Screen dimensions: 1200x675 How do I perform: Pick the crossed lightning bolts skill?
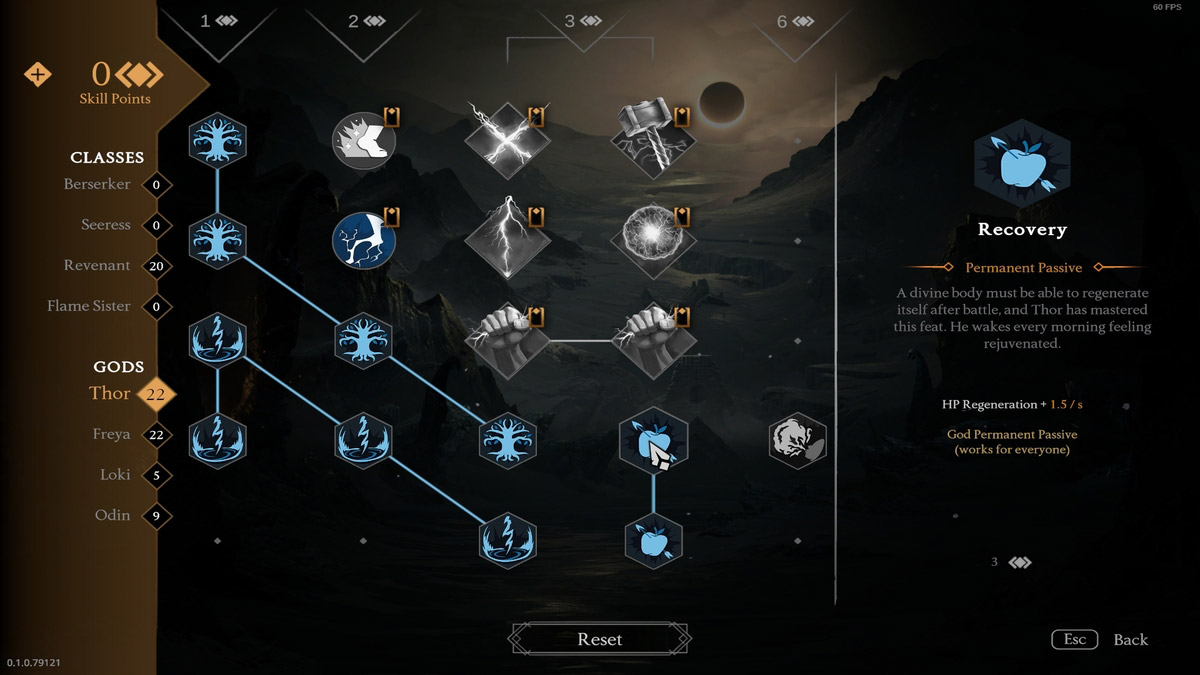(507, 141)
